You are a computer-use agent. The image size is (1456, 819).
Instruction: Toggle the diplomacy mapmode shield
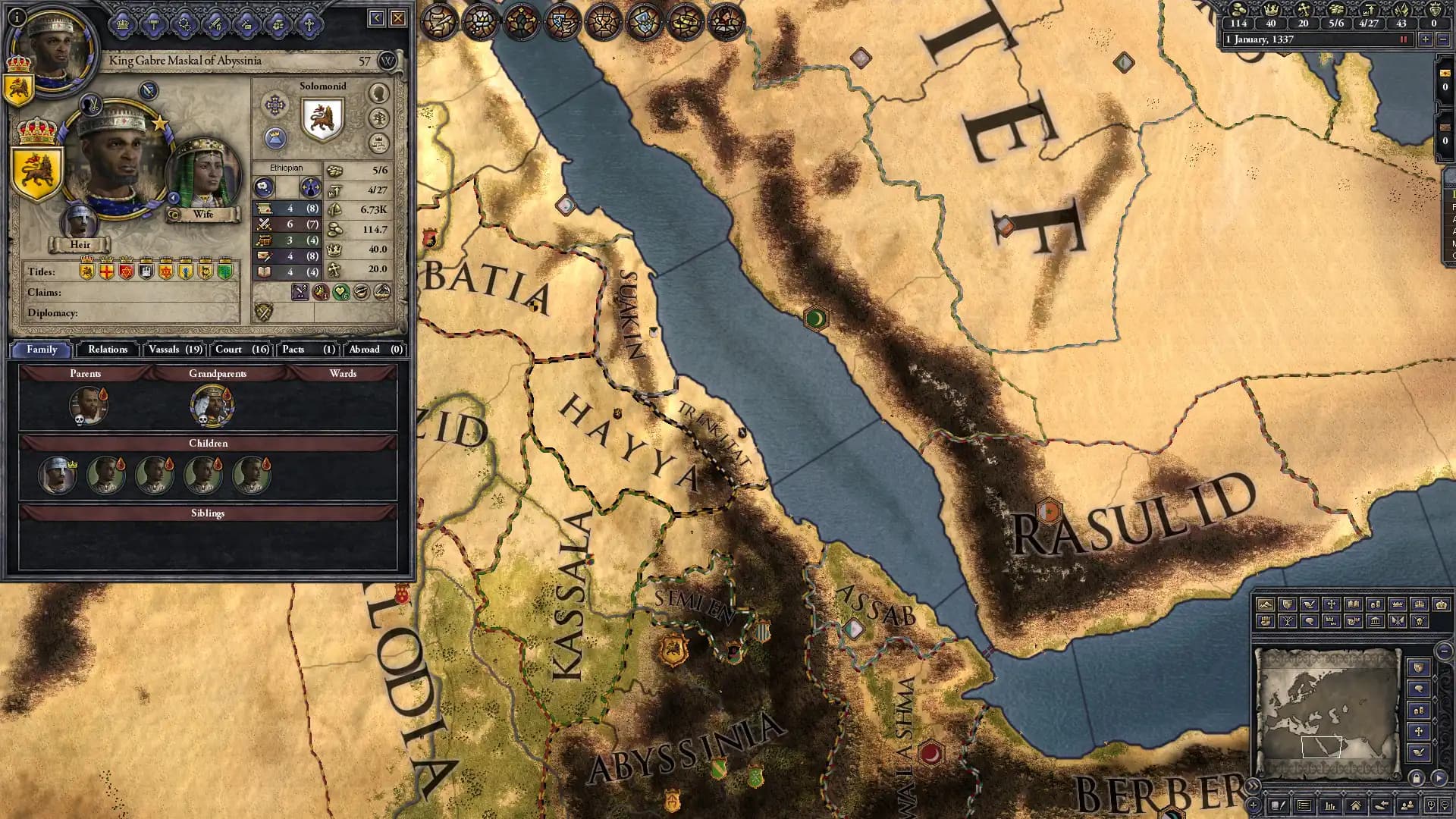pyautogui.click(x=1287, y=604)
